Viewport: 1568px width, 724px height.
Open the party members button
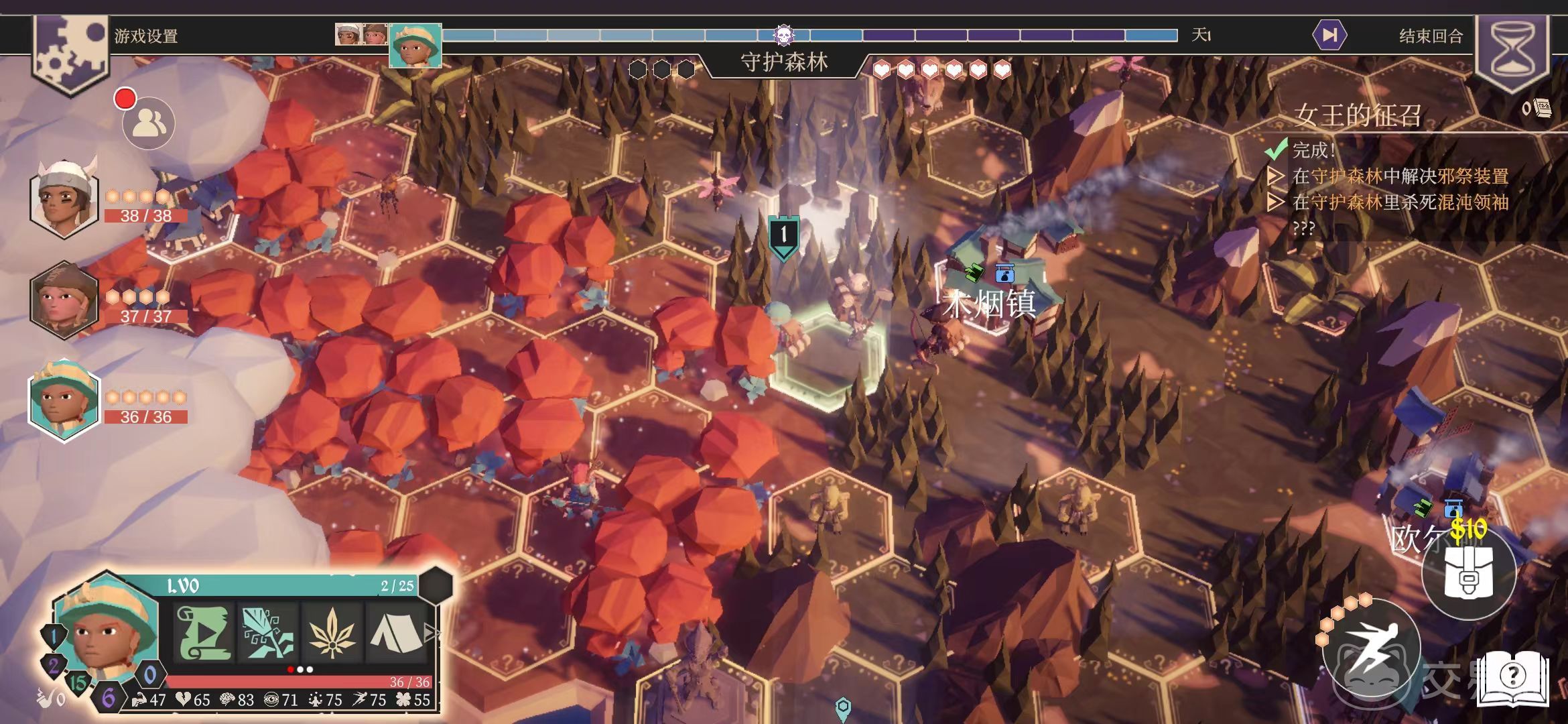click(x=149, y=123)
